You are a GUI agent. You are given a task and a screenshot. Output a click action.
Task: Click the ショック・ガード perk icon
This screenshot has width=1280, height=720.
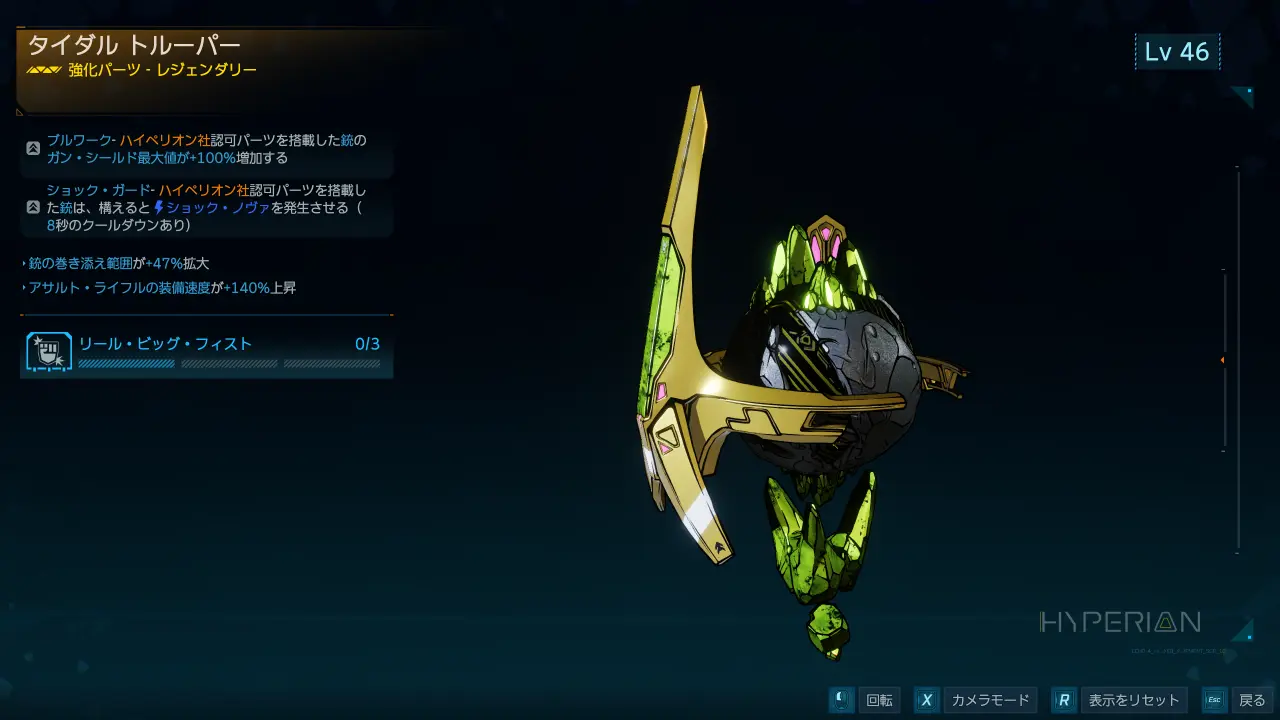pyautogui.click(x=33, y=207)
